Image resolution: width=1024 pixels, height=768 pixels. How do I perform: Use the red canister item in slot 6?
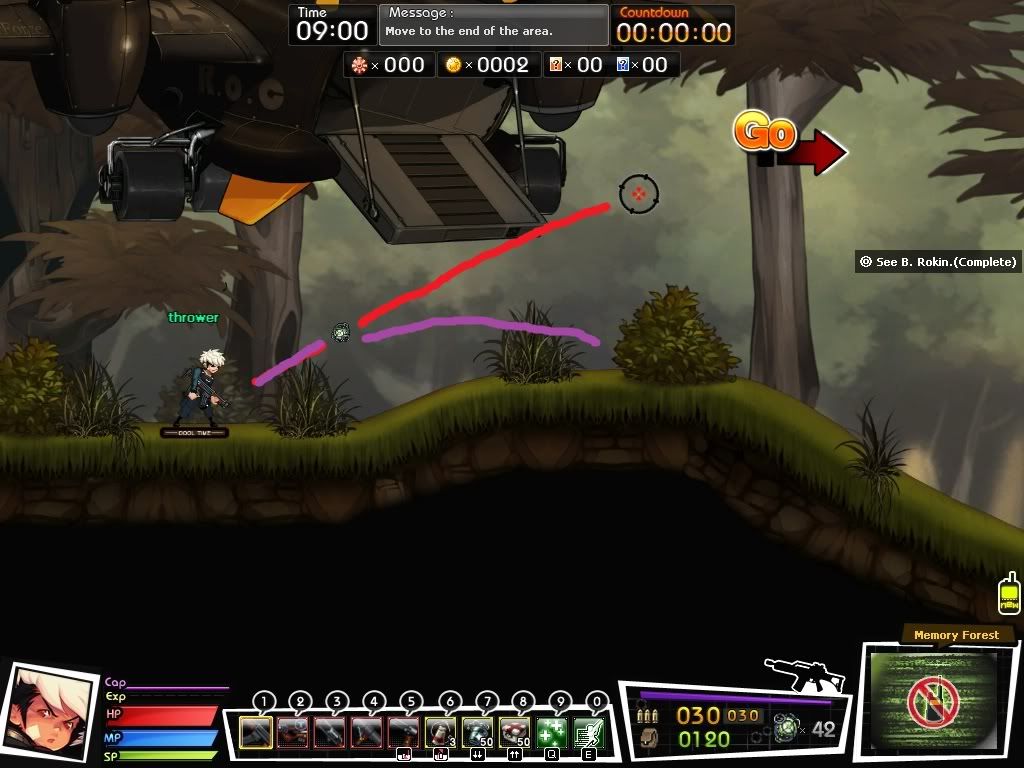coord(441,733)
